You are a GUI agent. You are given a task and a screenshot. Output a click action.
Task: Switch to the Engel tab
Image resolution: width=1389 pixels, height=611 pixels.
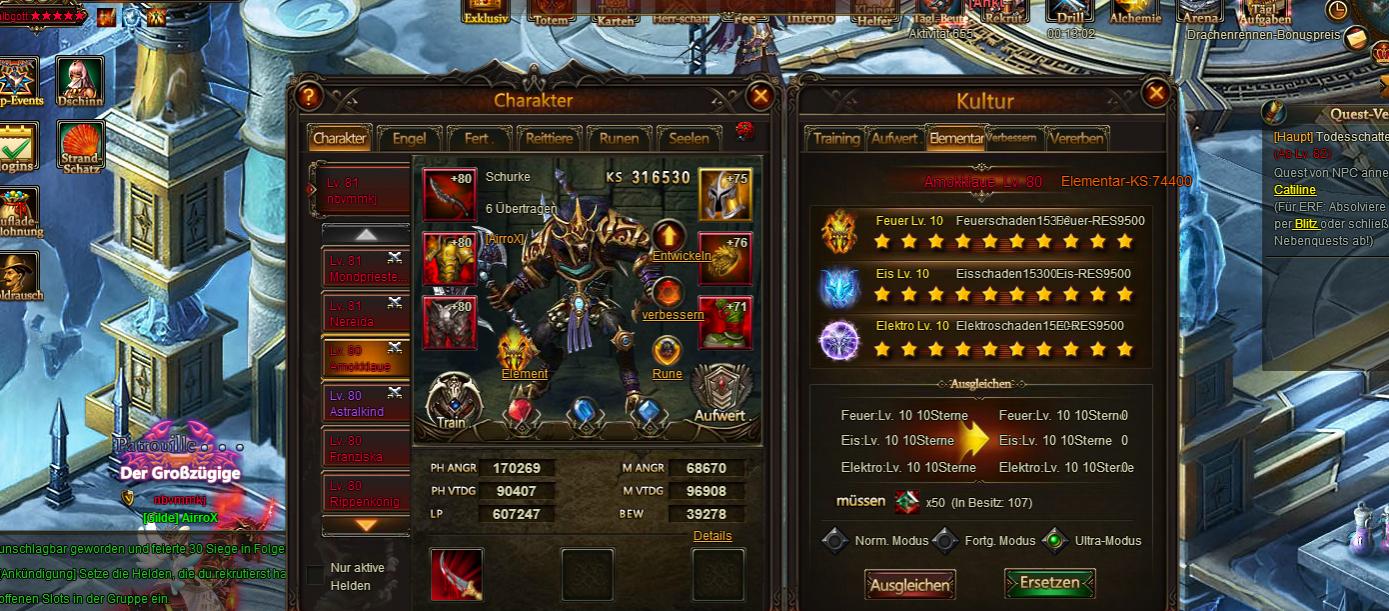[409, 139]
